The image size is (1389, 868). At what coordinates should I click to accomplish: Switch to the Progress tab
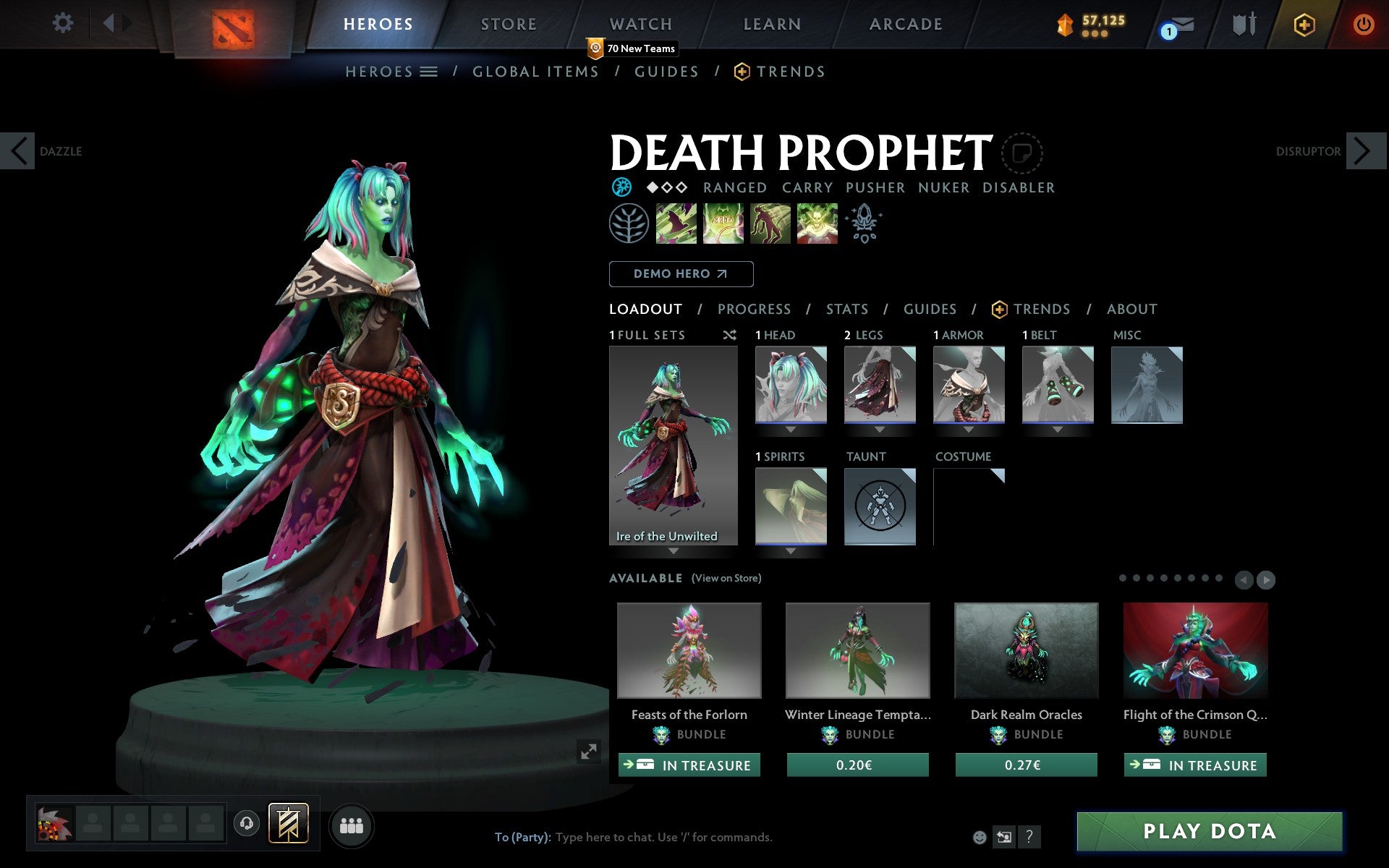(754, 310)
